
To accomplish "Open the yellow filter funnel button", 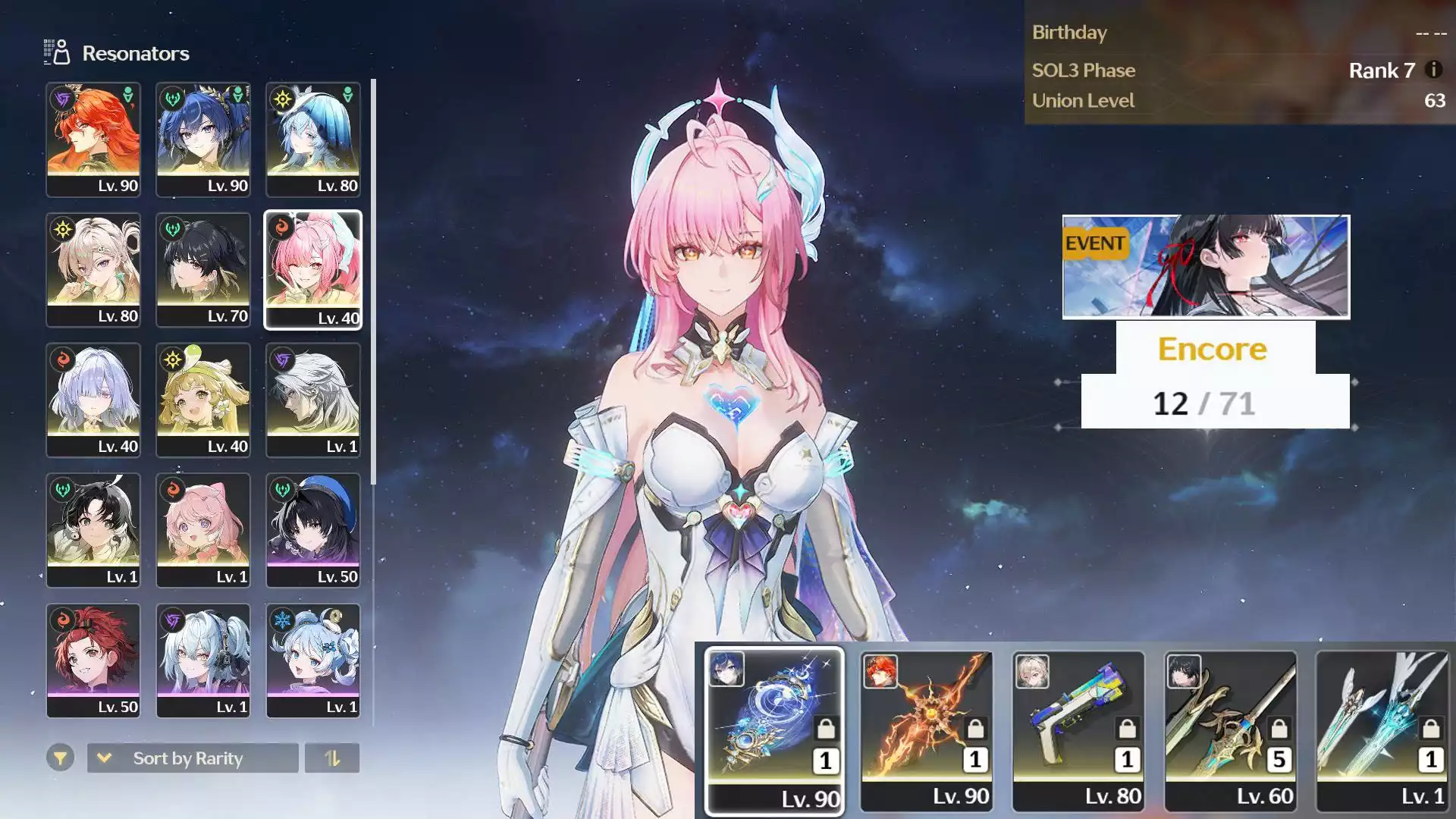I will (60, 758).
